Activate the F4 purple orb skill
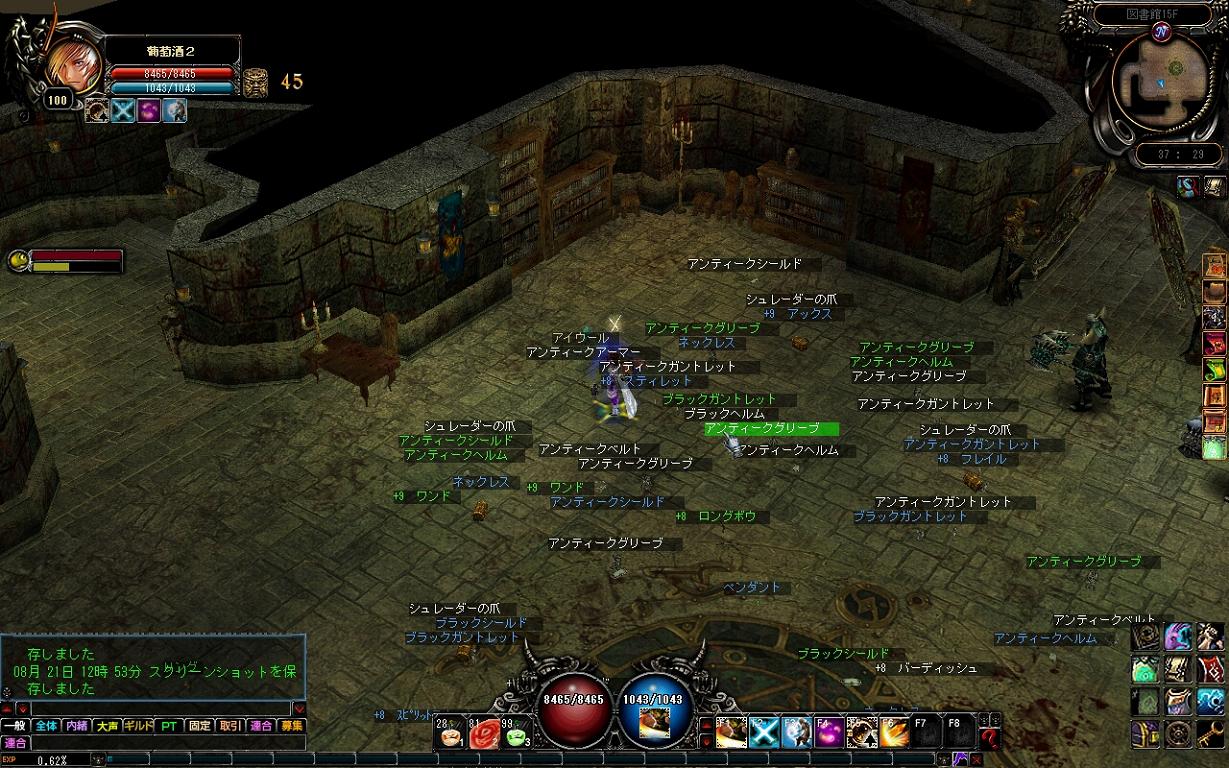Screen dimensions: 1229x768 coord(830,733)
